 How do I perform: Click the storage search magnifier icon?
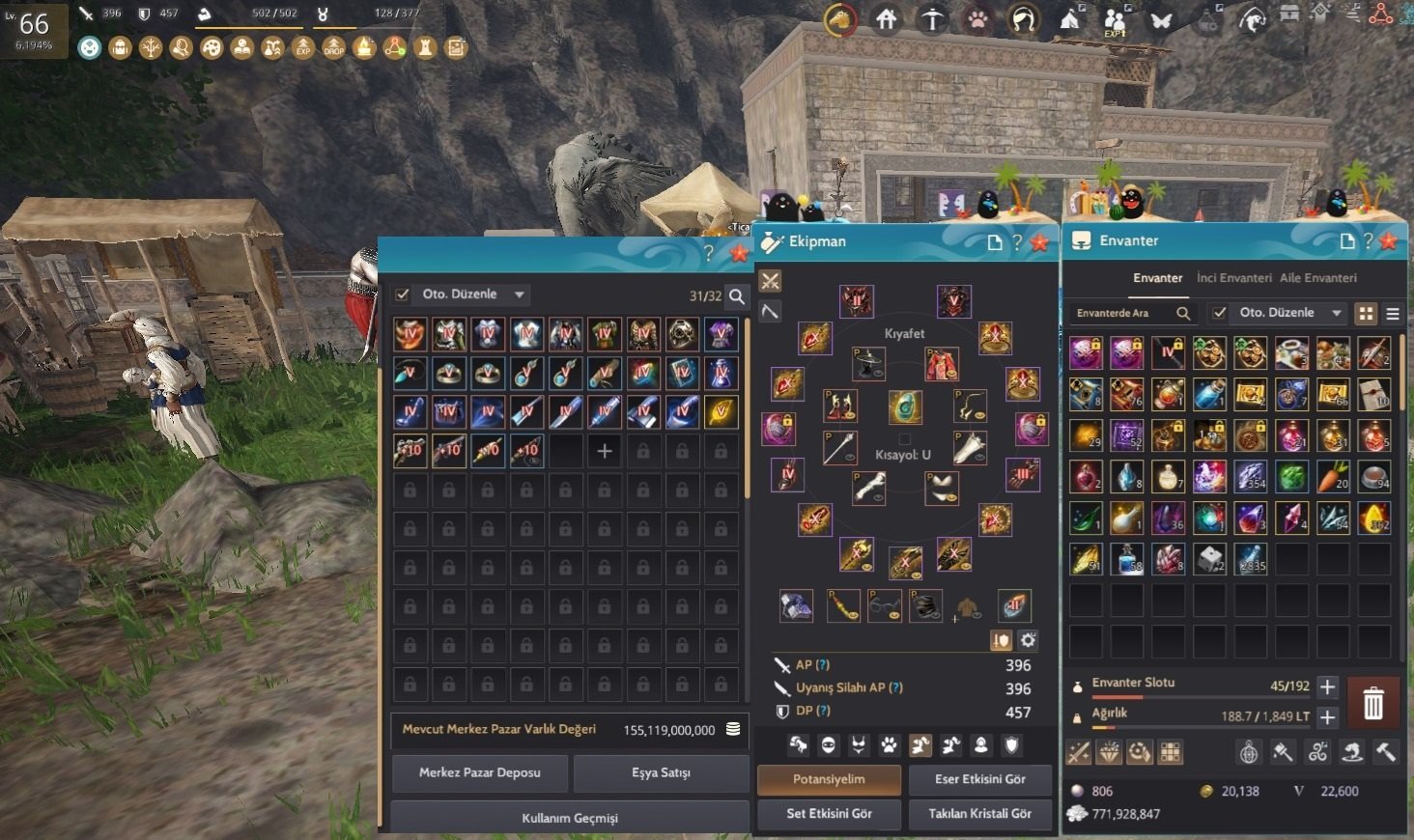point(737,296)
